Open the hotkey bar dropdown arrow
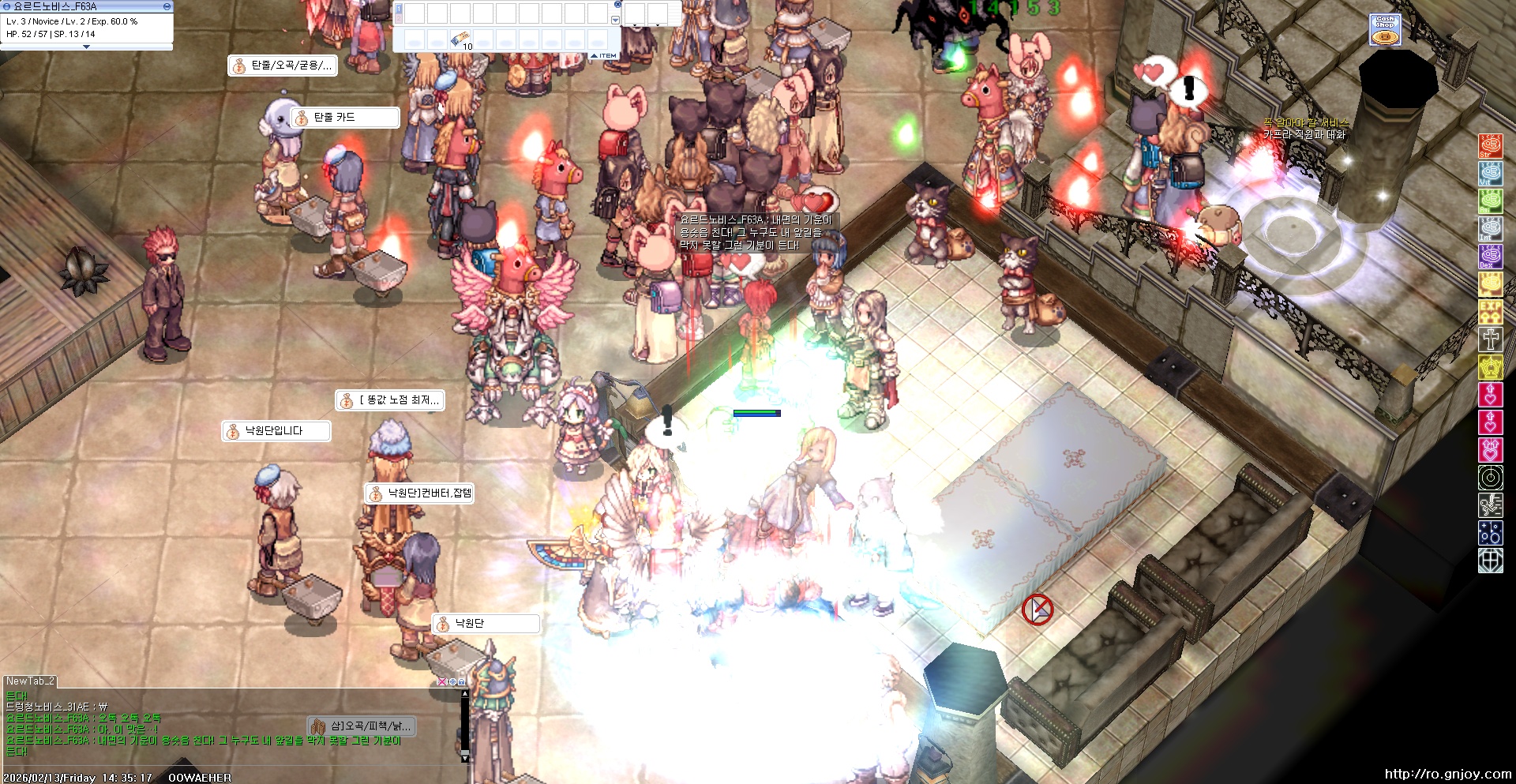The height and width of the screenshot is (784, 1516). (615, 21)
